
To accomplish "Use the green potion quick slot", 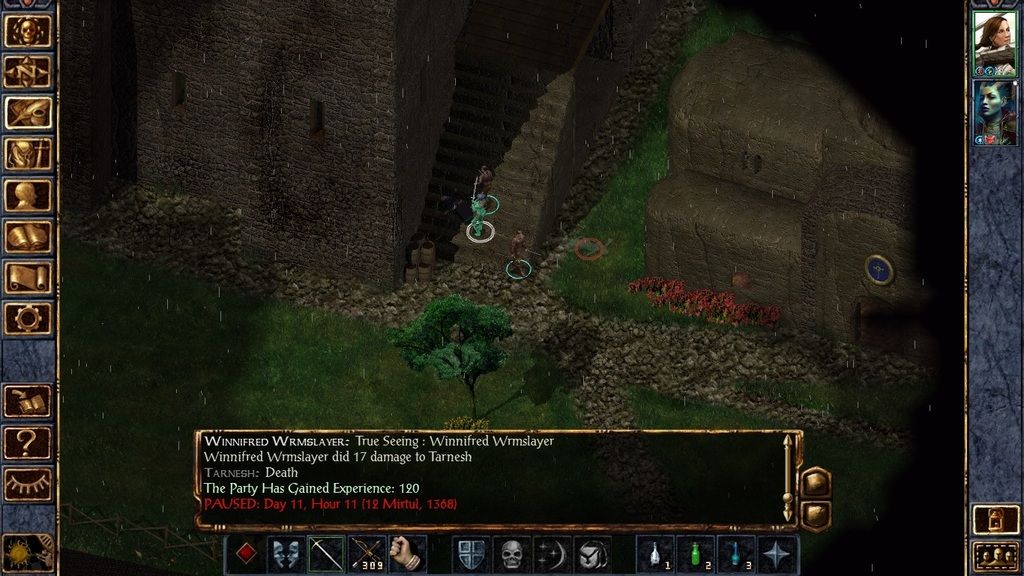I will [x=696, y=554].
